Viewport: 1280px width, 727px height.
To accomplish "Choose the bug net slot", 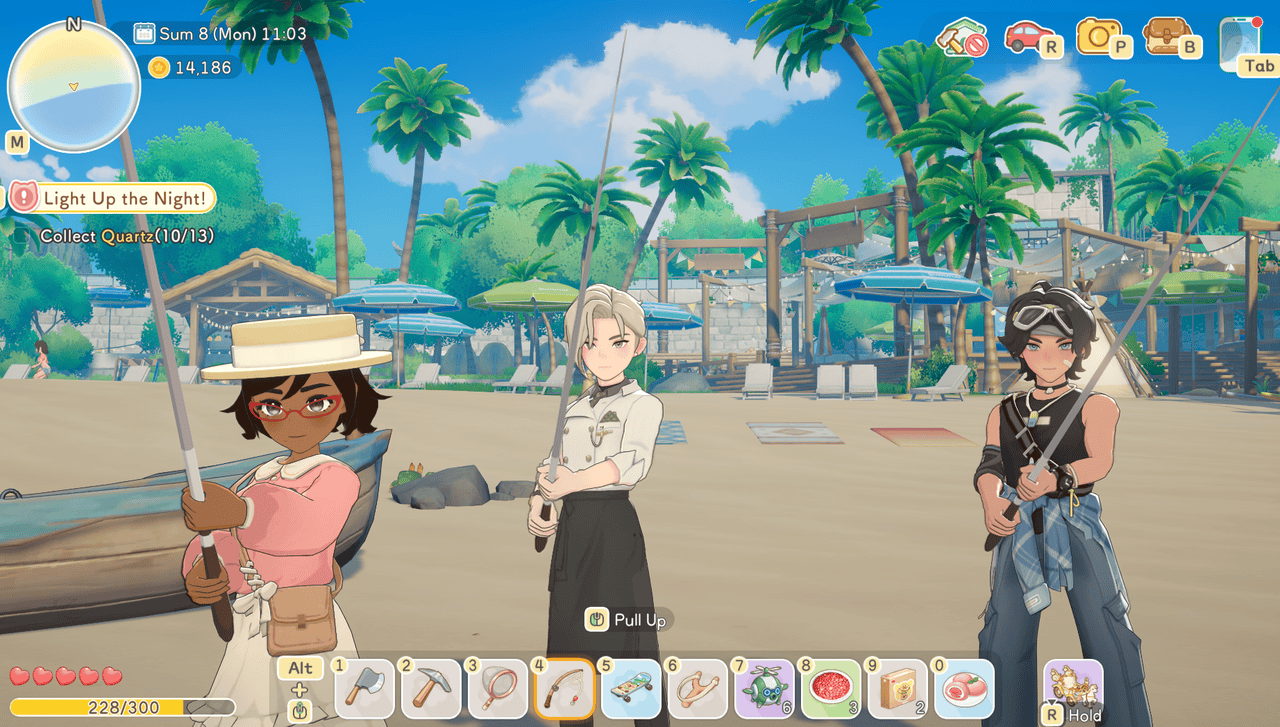I will pos(498,690).
